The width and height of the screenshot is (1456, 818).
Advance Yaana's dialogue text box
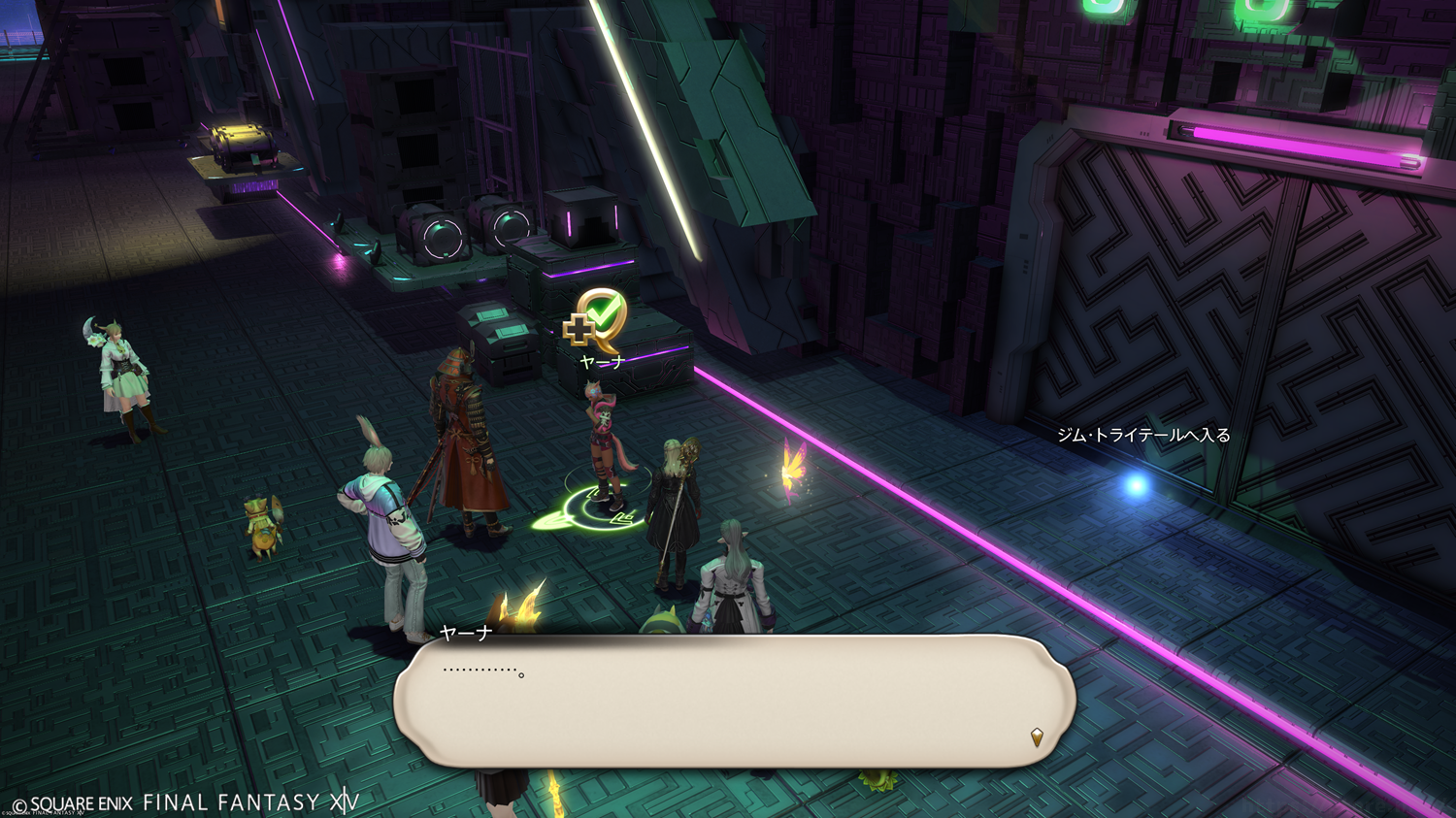click(x=733, y=701)
